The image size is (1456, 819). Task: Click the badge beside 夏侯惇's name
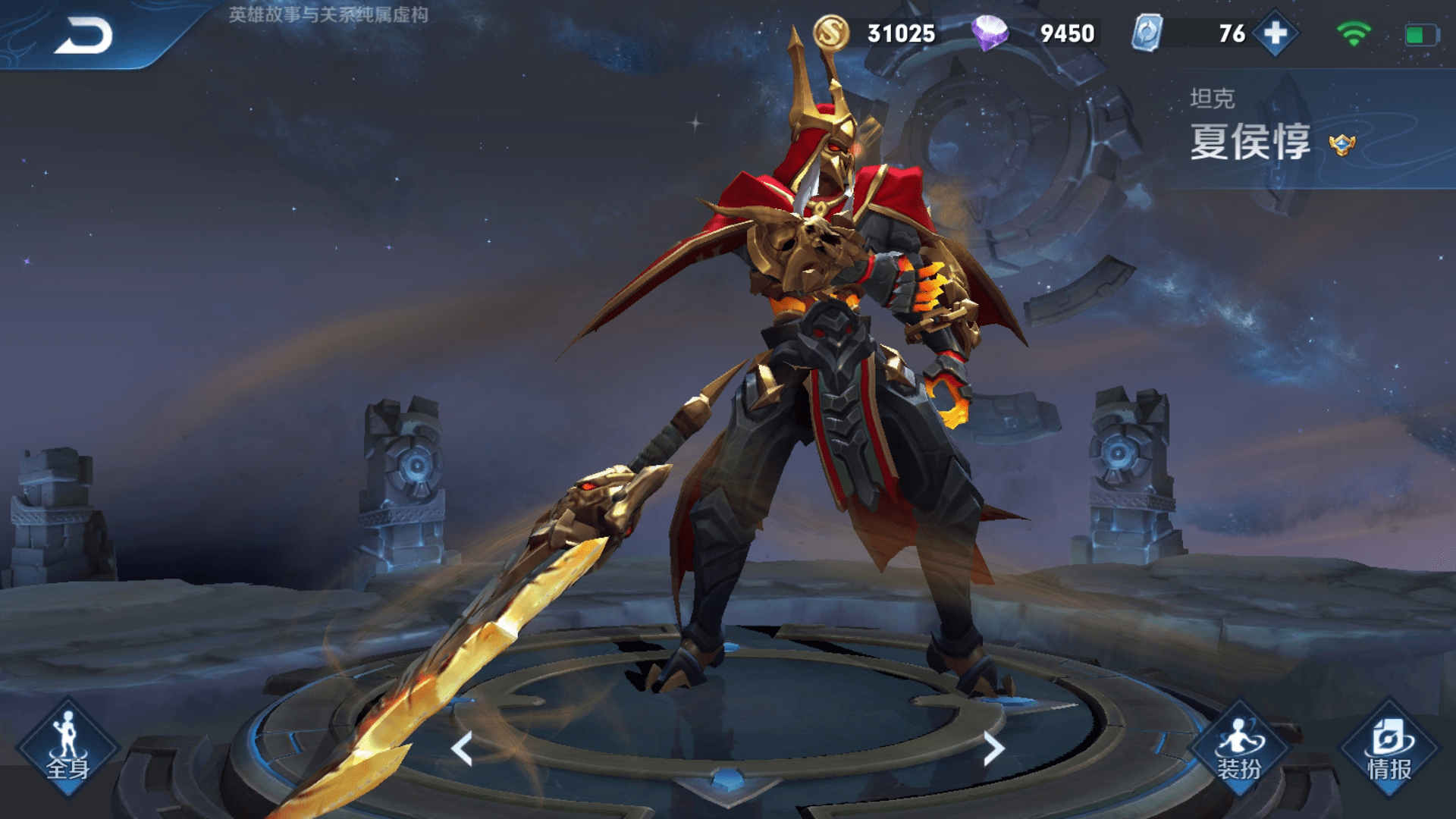click(x=1341, y=144)
